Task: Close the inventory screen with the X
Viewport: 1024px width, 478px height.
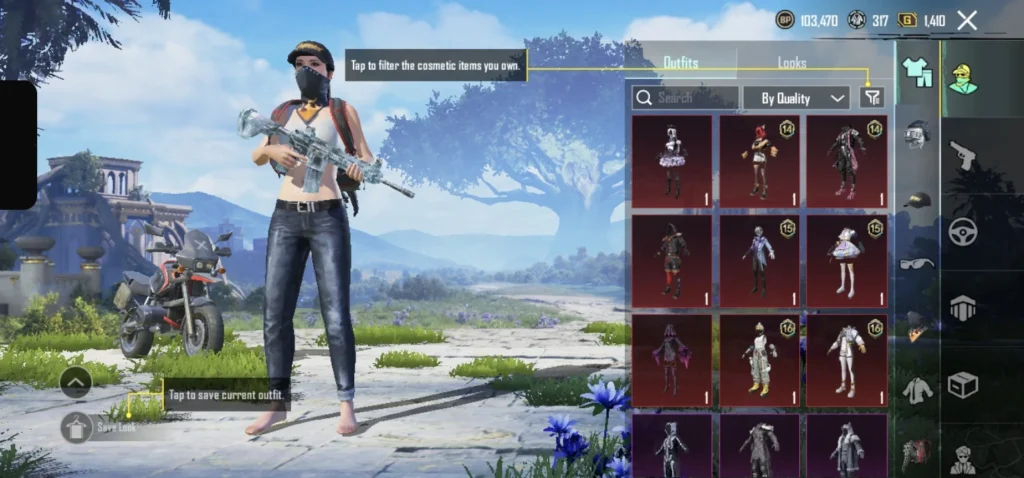Action: click(x=967, y=20)
